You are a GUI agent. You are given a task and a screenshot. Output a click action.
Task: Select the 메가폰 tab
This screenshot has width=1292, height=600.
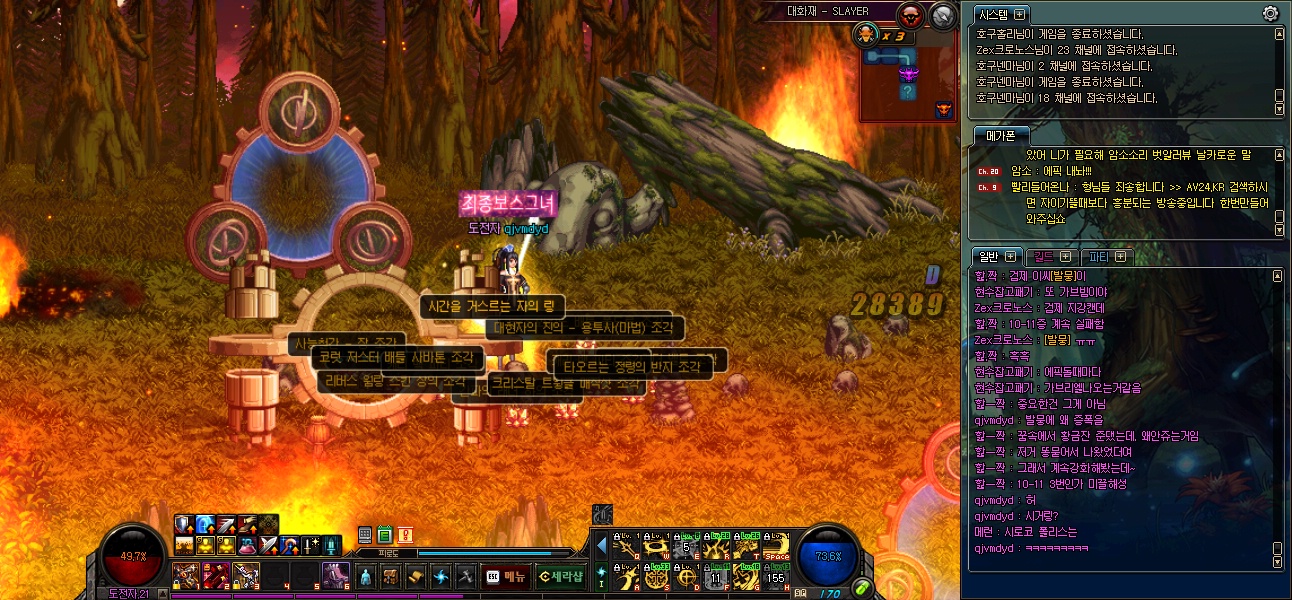click(1002, 135)
